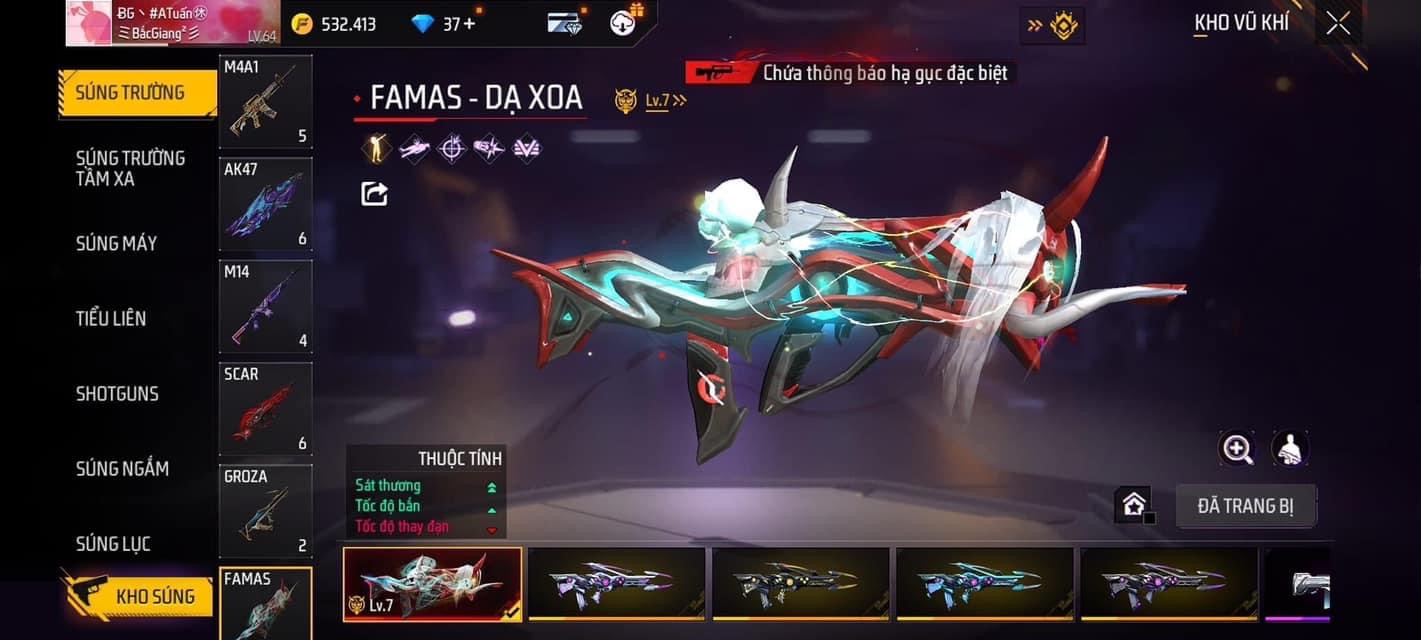Viewport: 1421px width, 640px height.
Task: Select the Súng Máy category
Action: pos(117,243)
